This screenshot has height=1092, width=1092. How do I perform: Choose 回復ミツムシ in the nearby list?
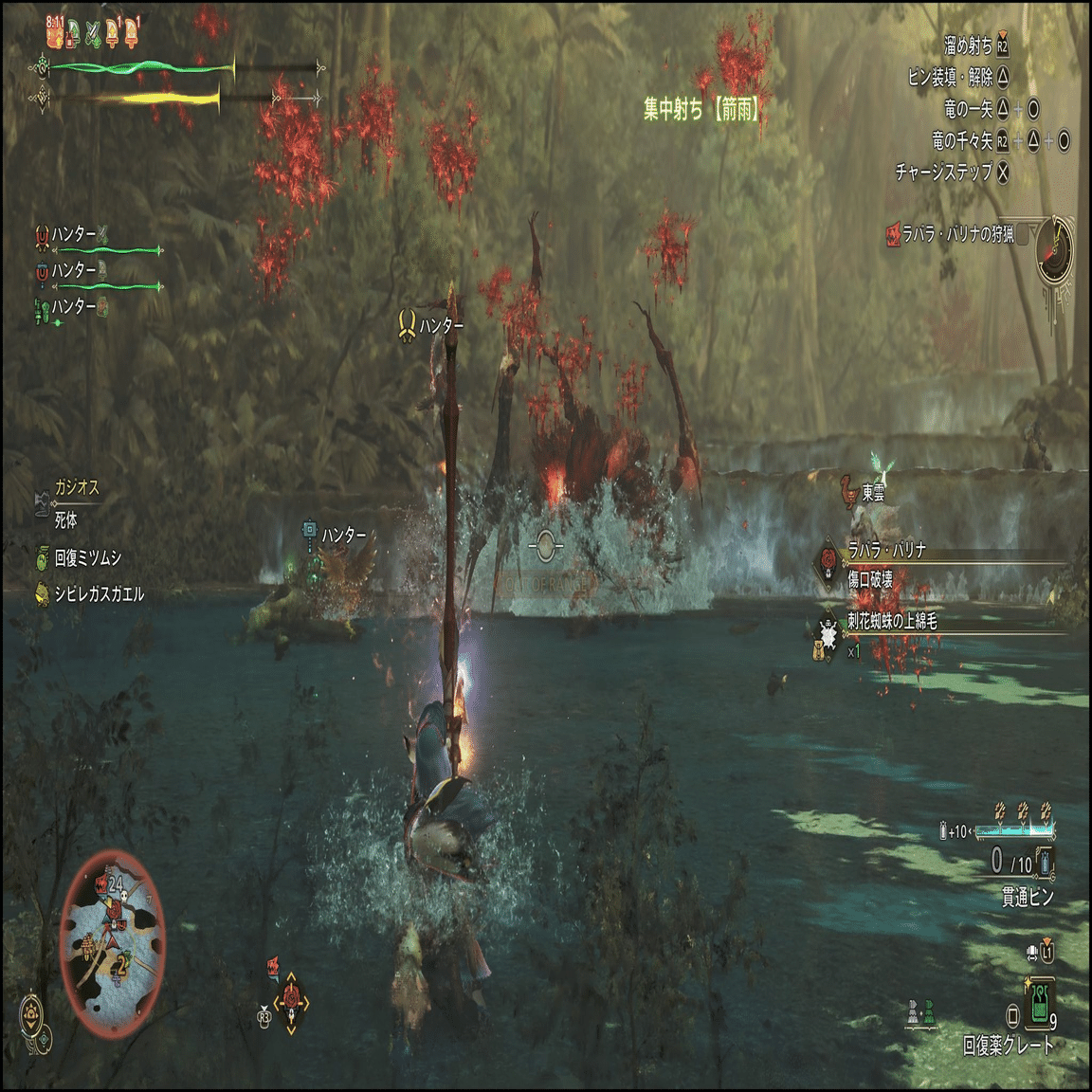87,557
